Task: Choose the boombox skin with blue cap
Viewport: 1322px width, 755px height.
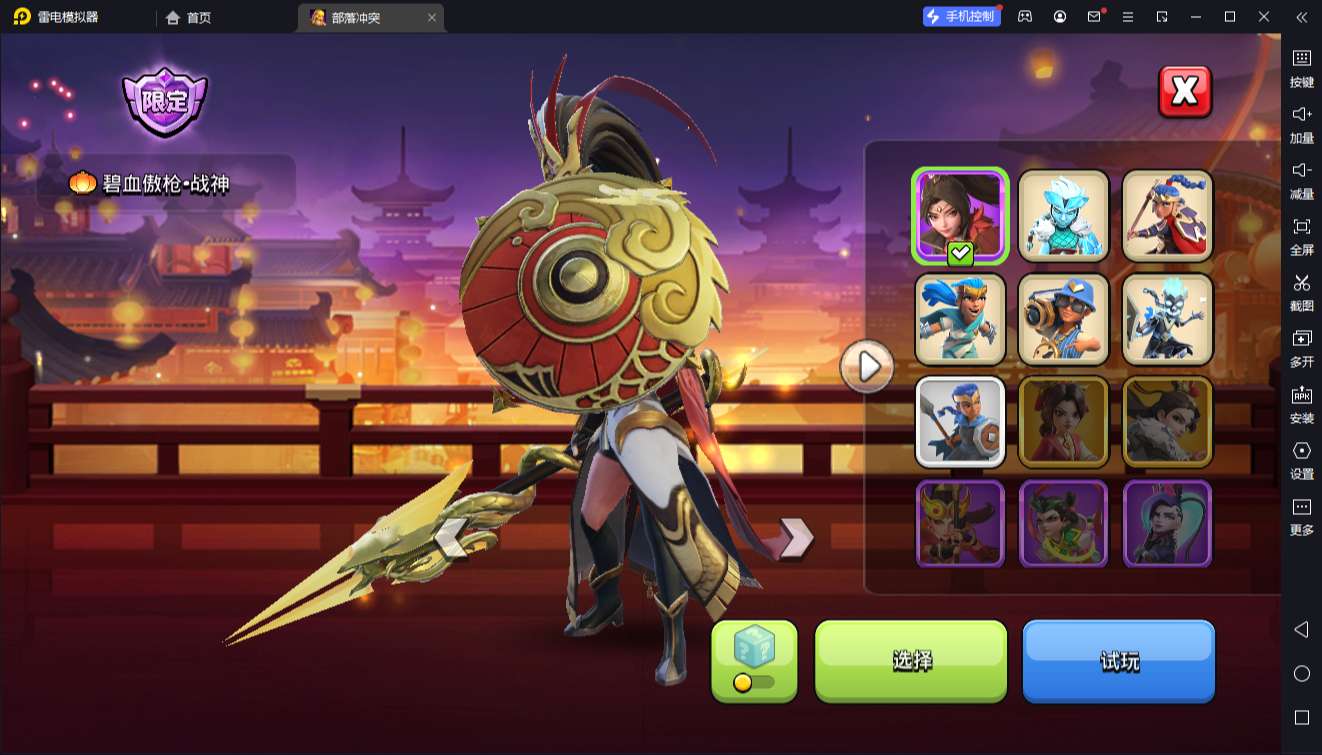Action: [1064, 319]
